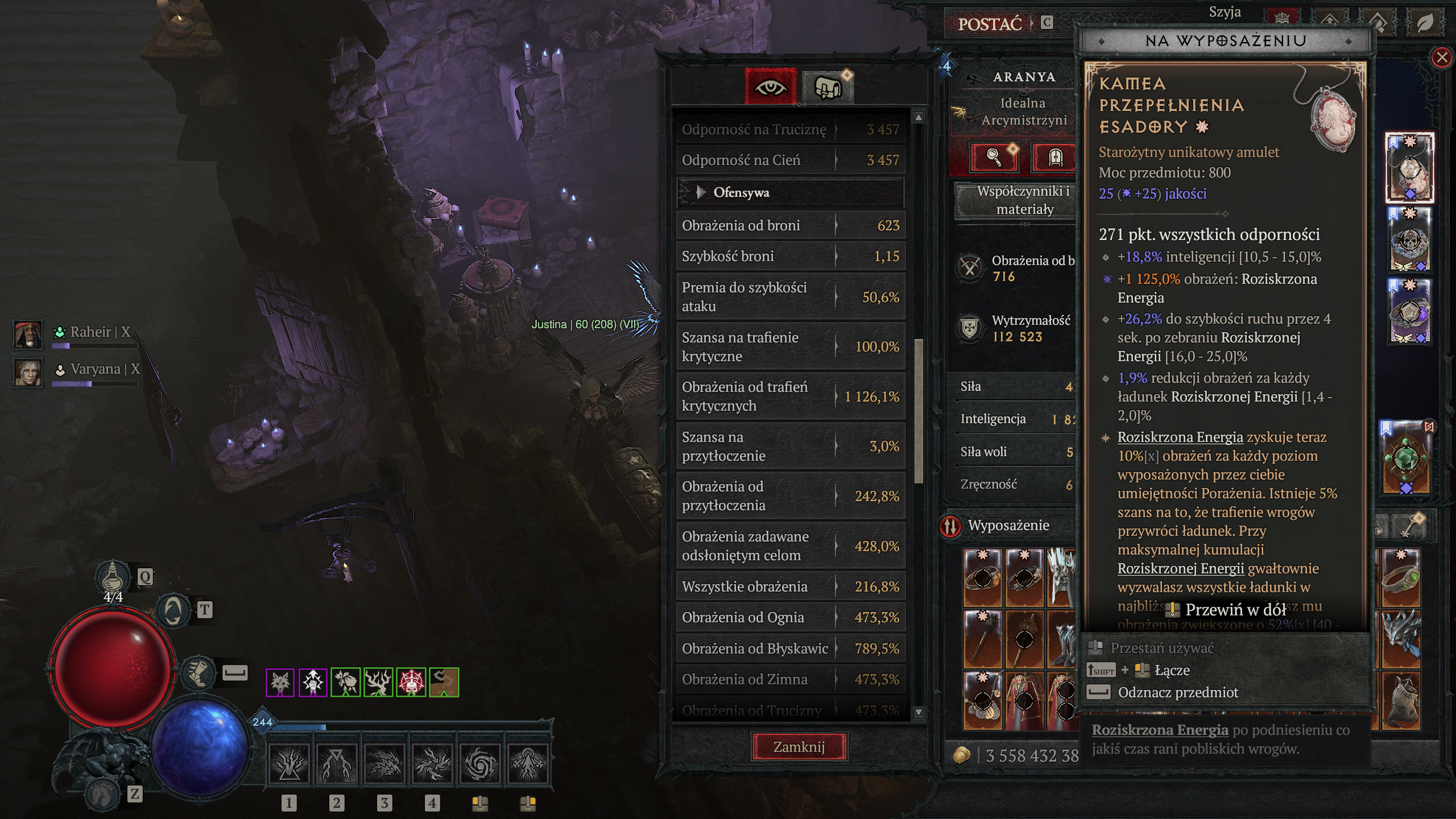This screenshot has width=1456, height=819.
Task: Click the magnifier button under Aranya
Action: pyautogui.click(x=994, y=157)
